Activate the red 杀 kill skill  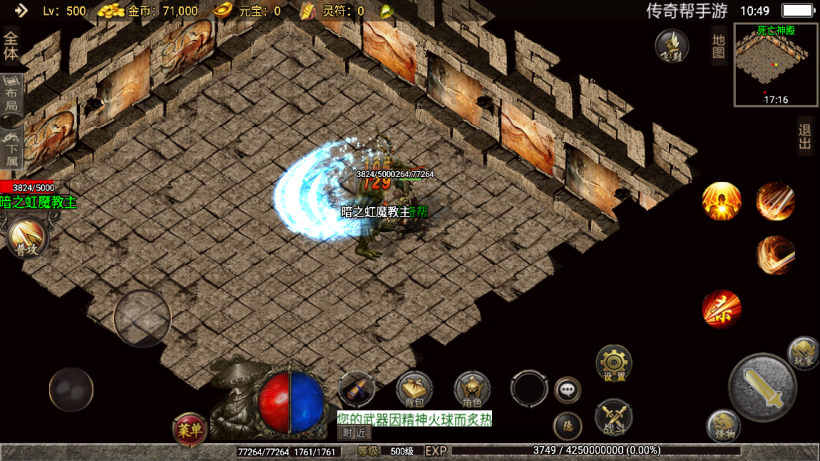point(721,309)
